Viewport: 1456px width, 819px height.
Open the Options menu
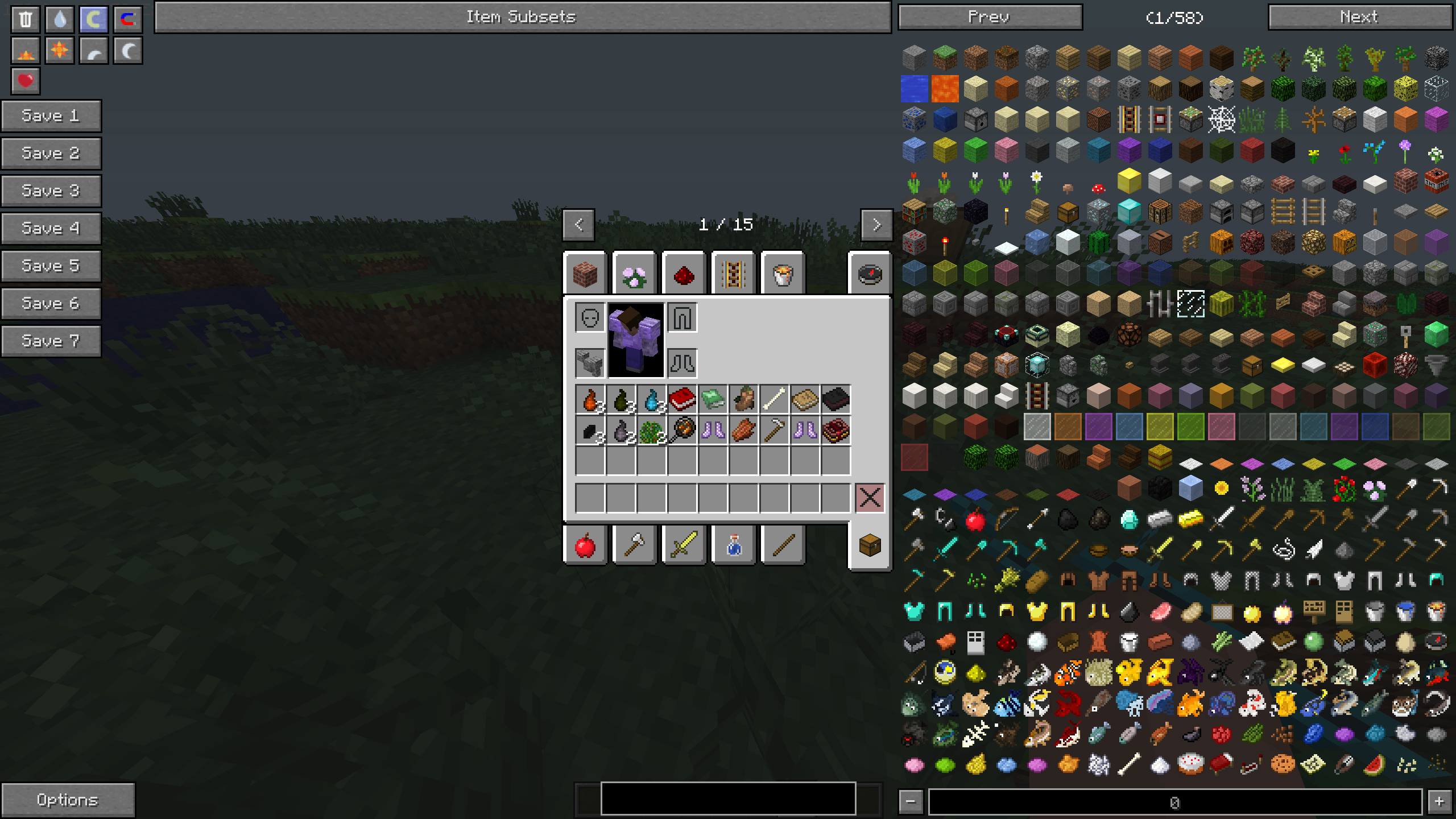(68, 800)
